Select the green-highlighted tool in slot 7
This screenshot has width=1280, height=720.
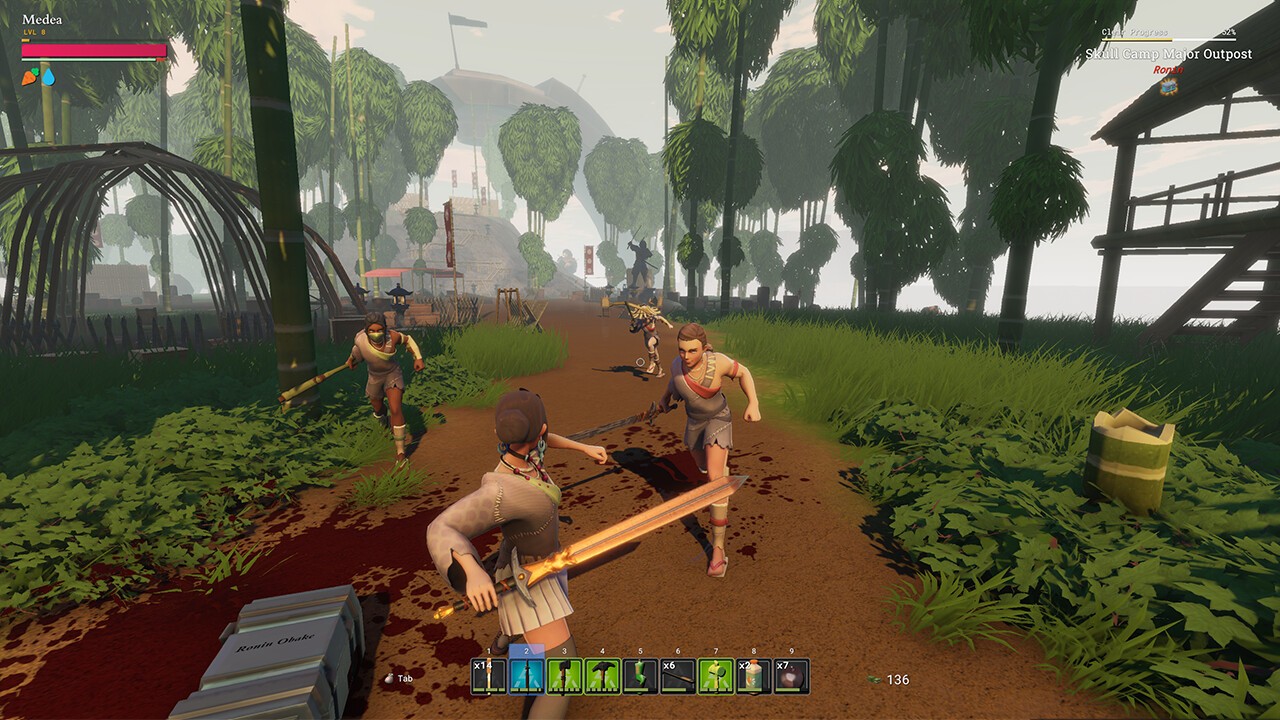coord(715,677)
